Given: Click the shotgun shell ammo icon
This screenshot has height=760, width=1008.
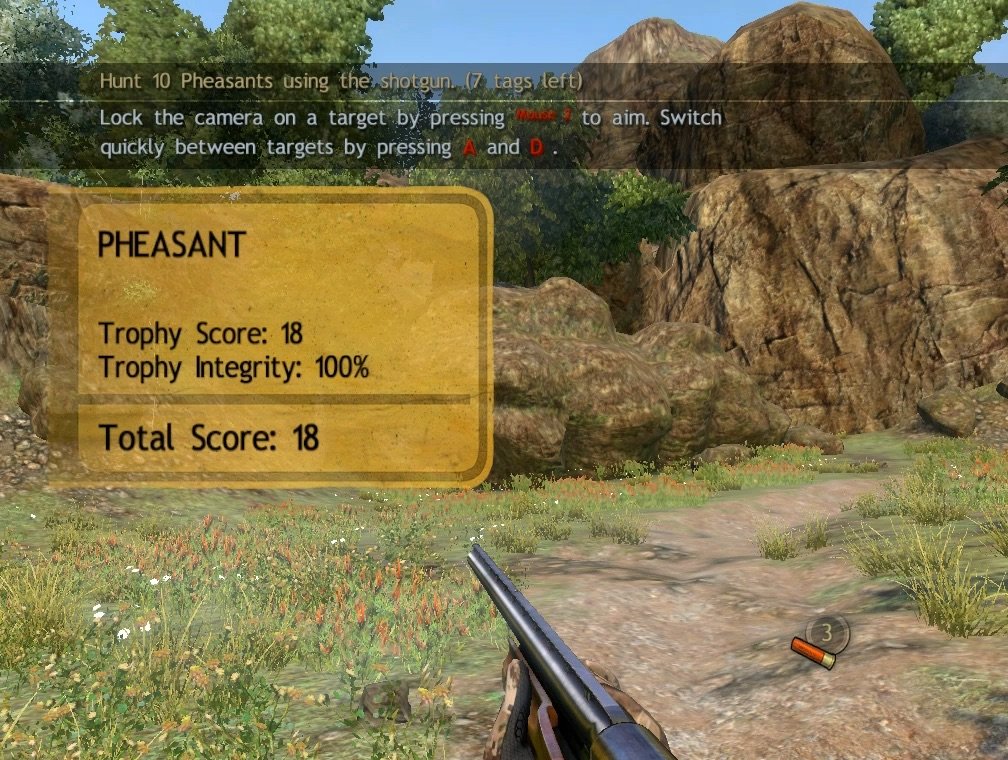Looking at the screenshot, I should click(811, 653).
